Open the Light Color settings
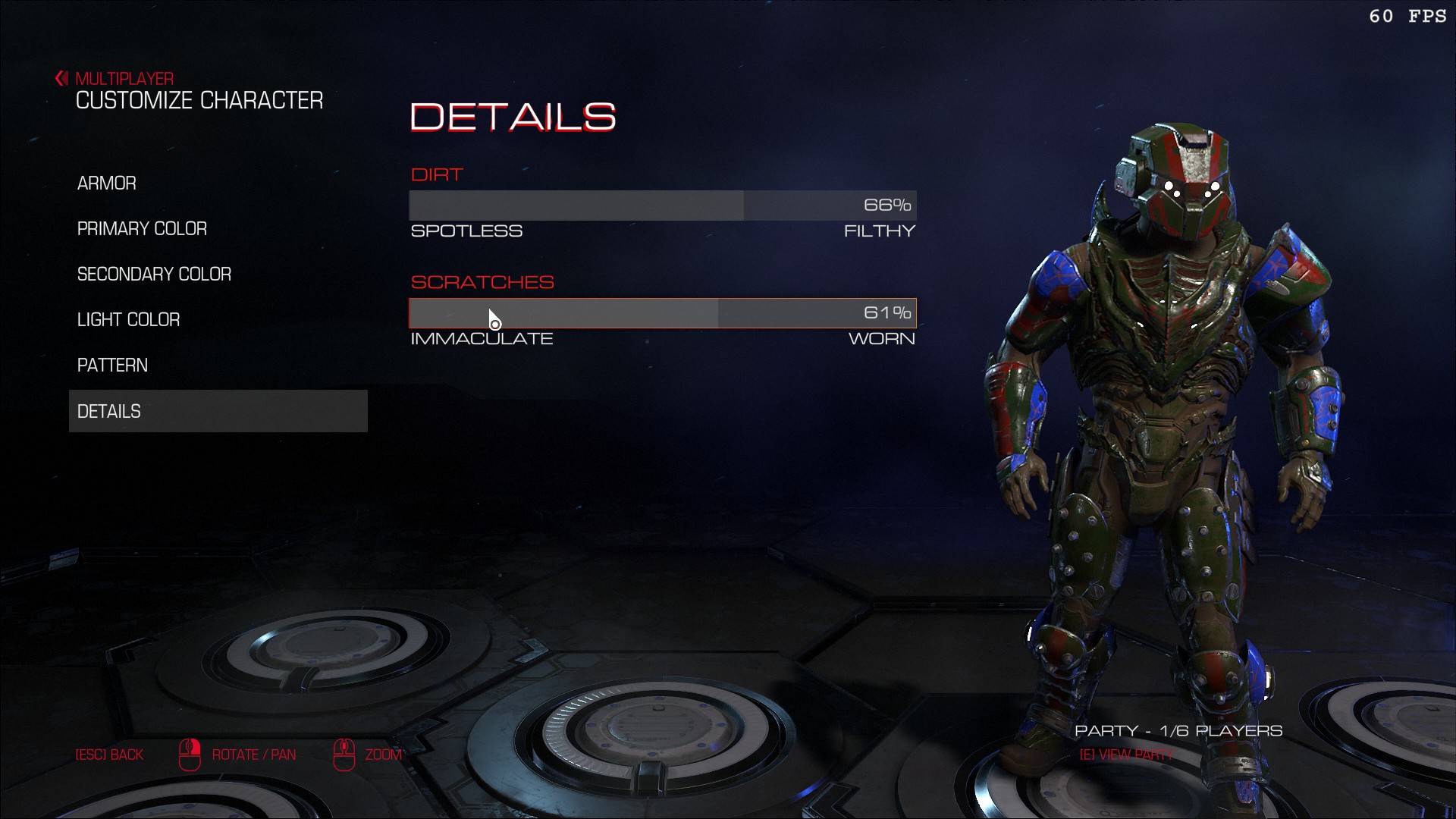 (x=128, y=320)
